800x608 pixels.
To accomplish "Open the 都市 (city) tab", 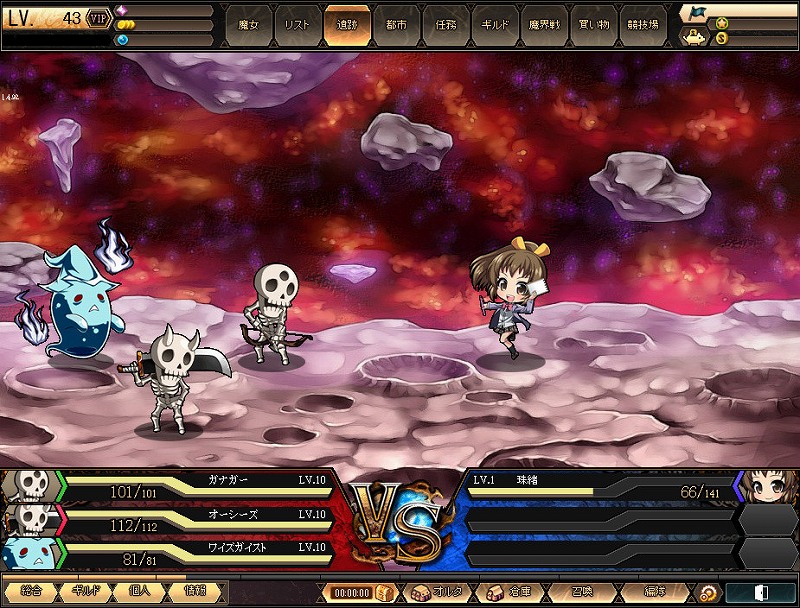I will tap(395, 25).
